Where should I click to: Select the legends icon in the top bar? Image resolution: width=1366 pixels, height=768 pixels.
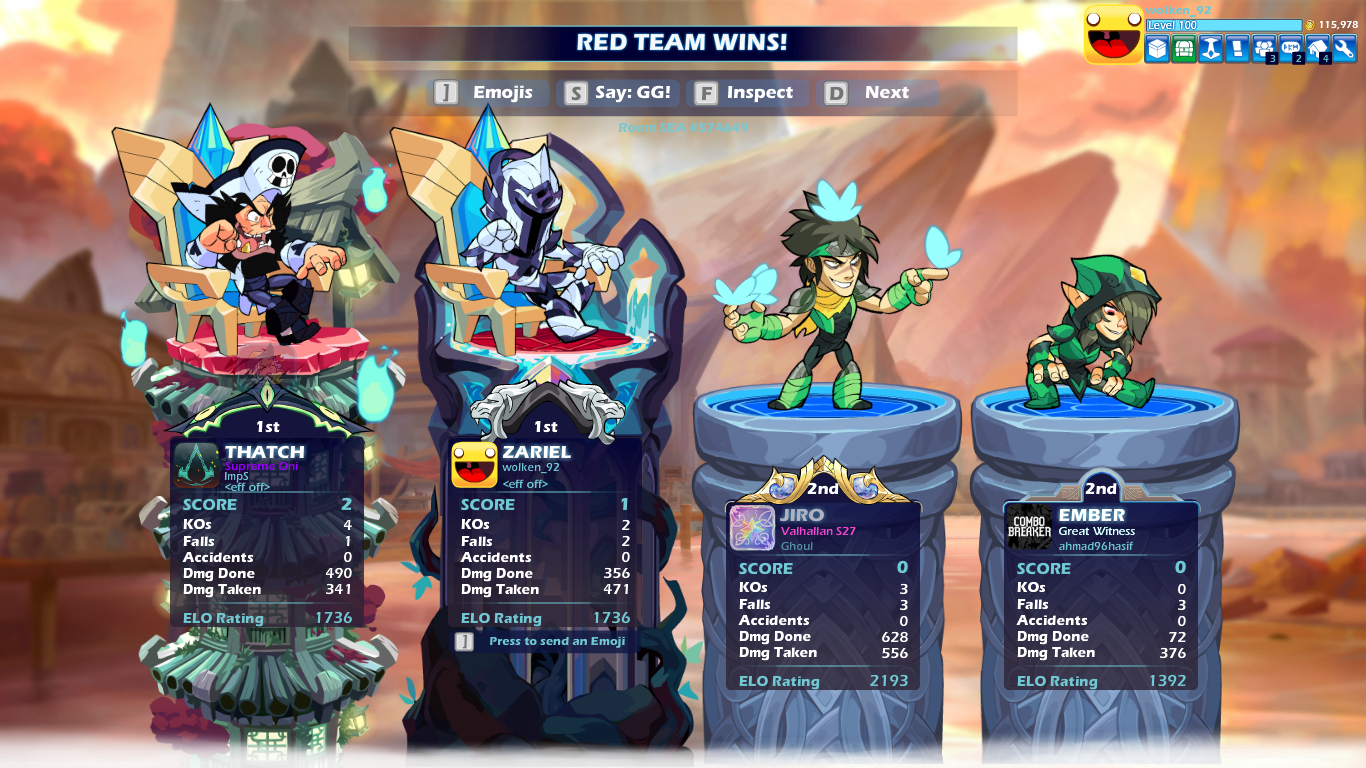coord(1212,47)
